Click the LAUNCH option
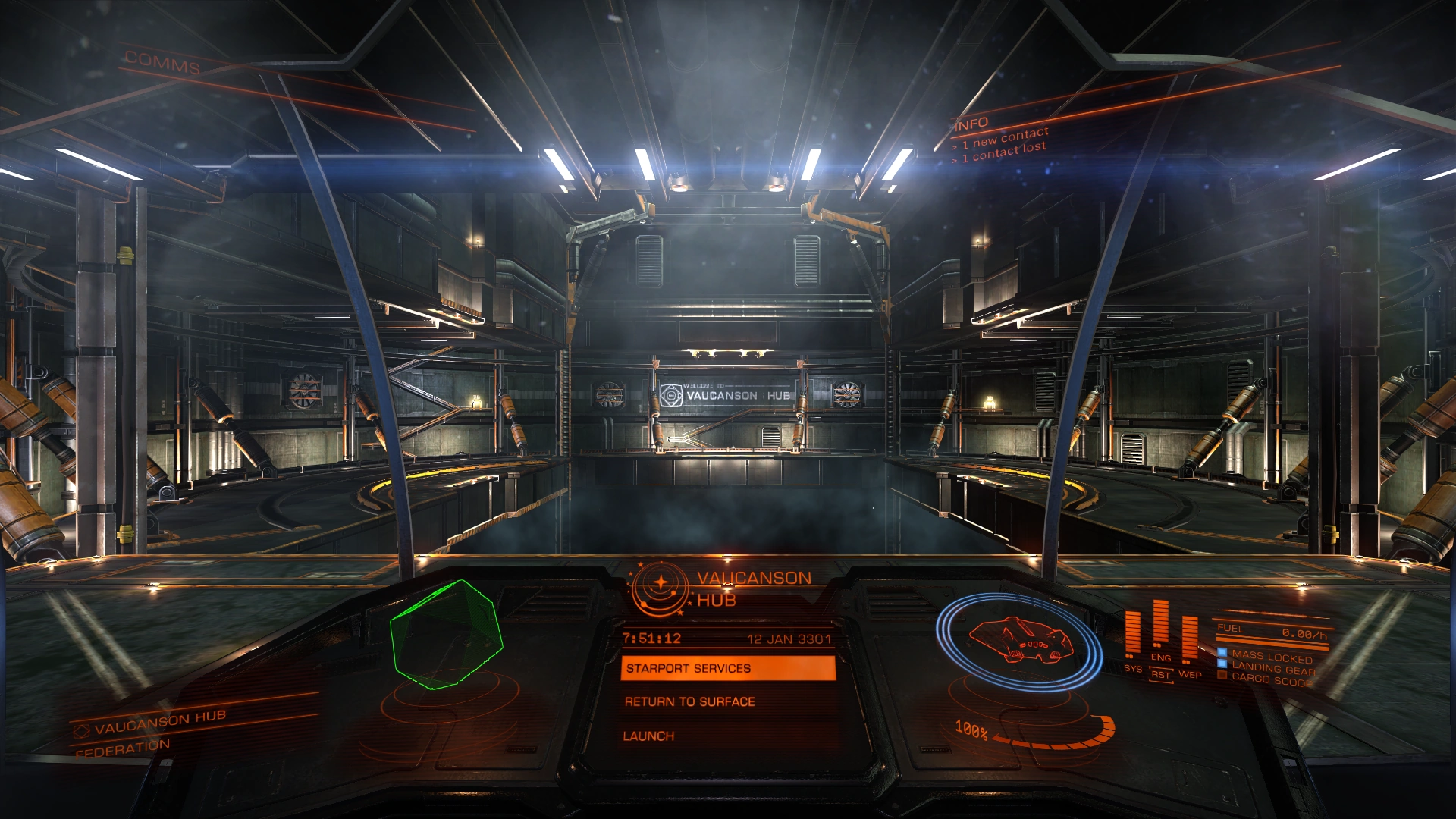The width and height of the screenshot is (1456, 819). 649,736
